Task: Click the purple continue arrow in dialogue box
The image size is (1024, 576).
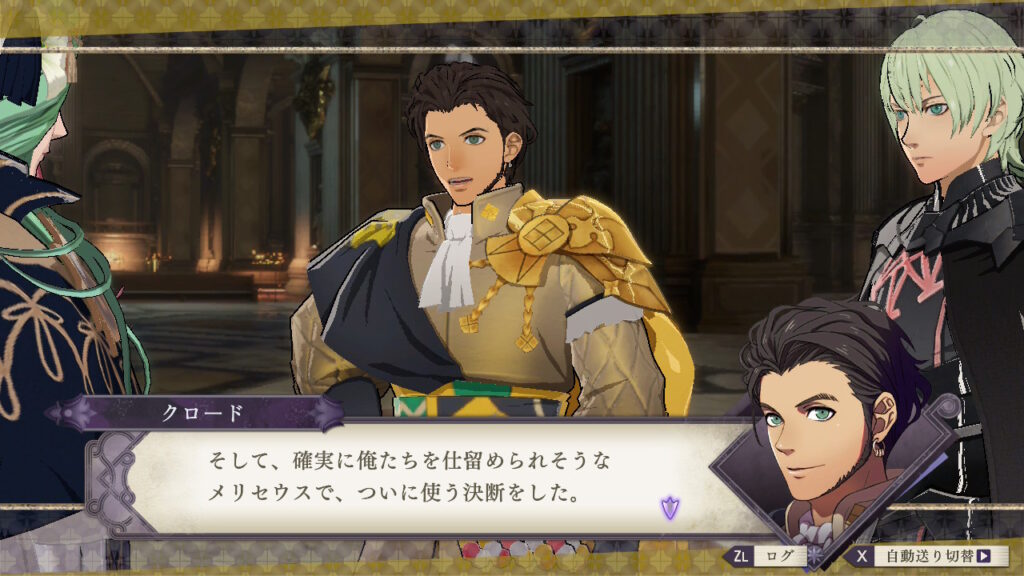Action: pos(669,507)
